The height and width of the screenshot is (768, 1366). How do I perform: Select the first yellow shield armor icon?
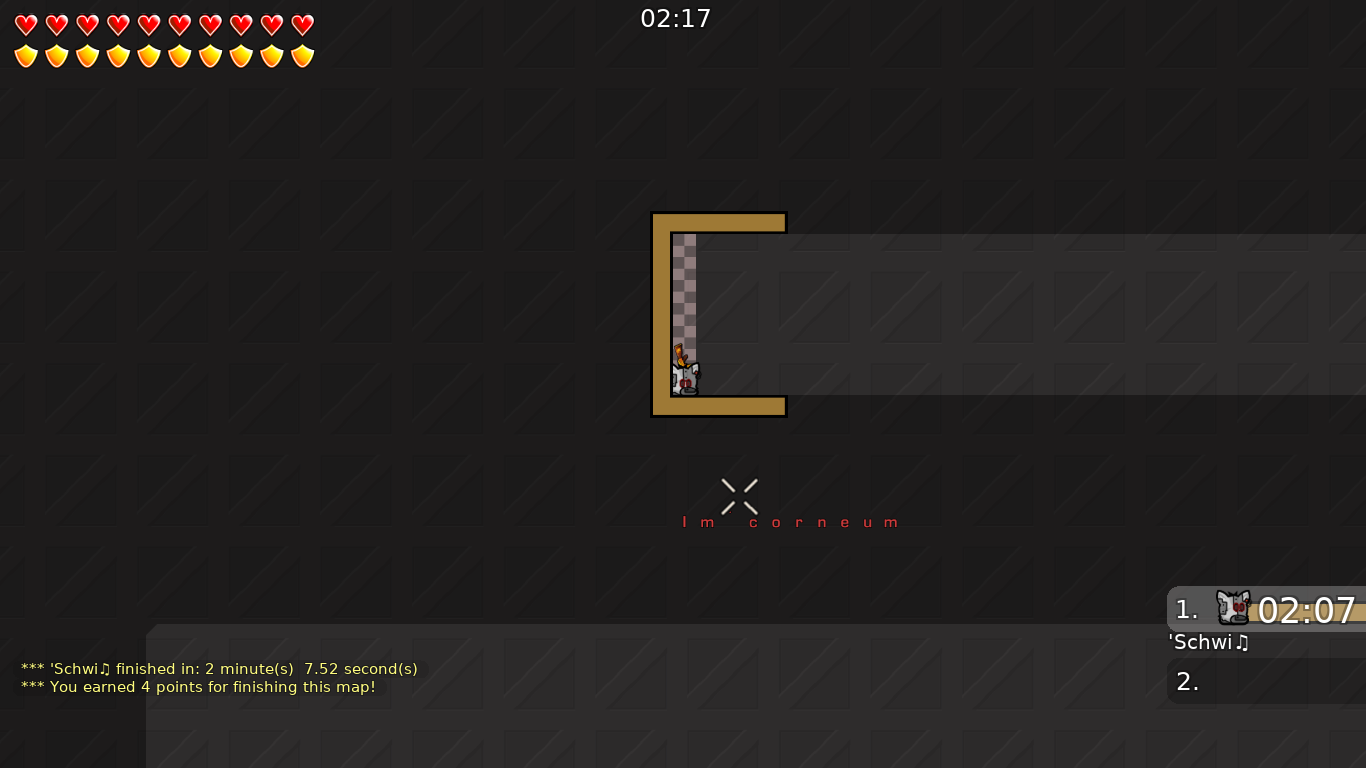[25, 54]
